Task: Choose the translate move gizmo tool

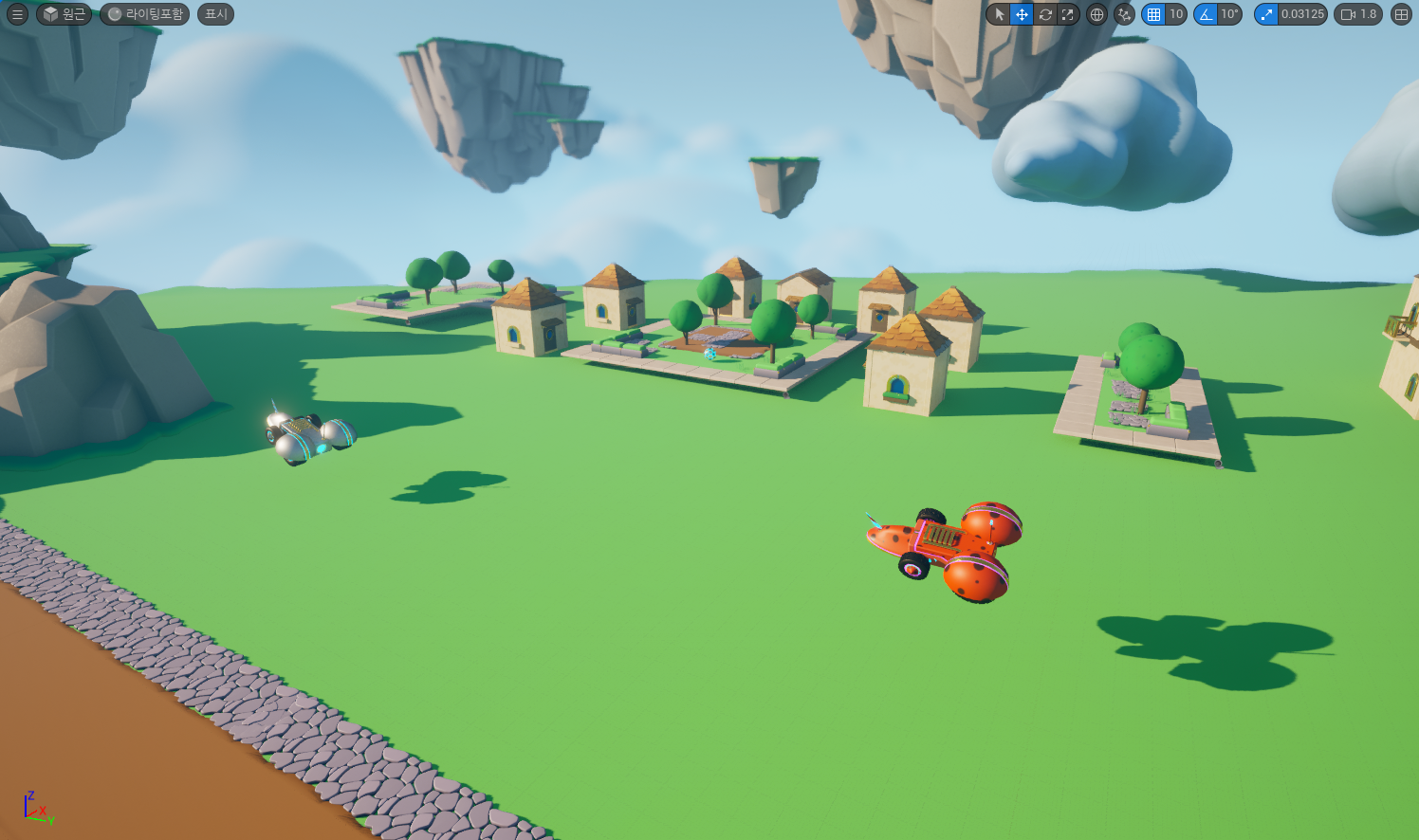Action: pyautogui.click(x=1022, y=14)
